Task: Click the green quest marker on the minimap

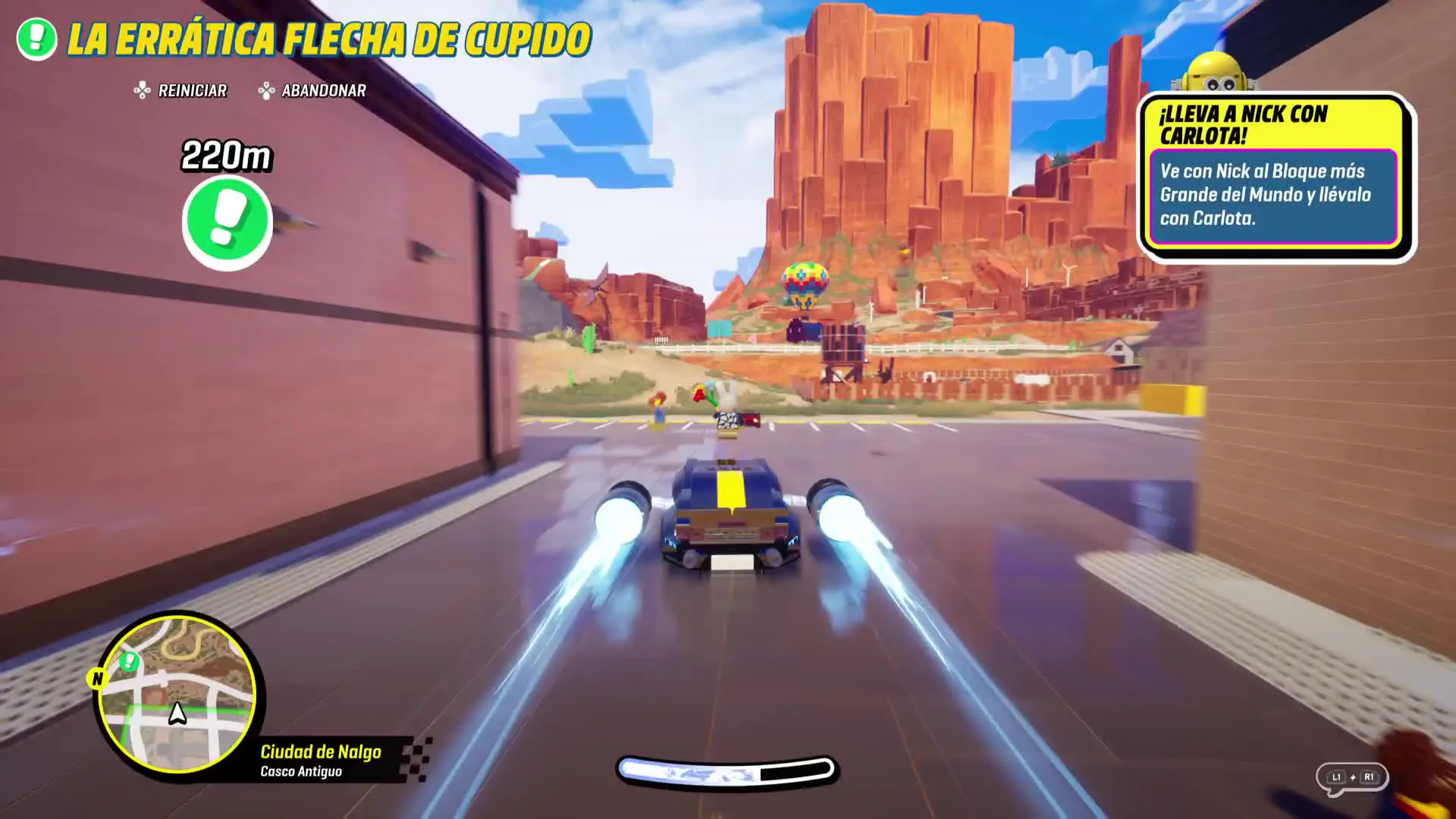Action: tap(130, 662)
